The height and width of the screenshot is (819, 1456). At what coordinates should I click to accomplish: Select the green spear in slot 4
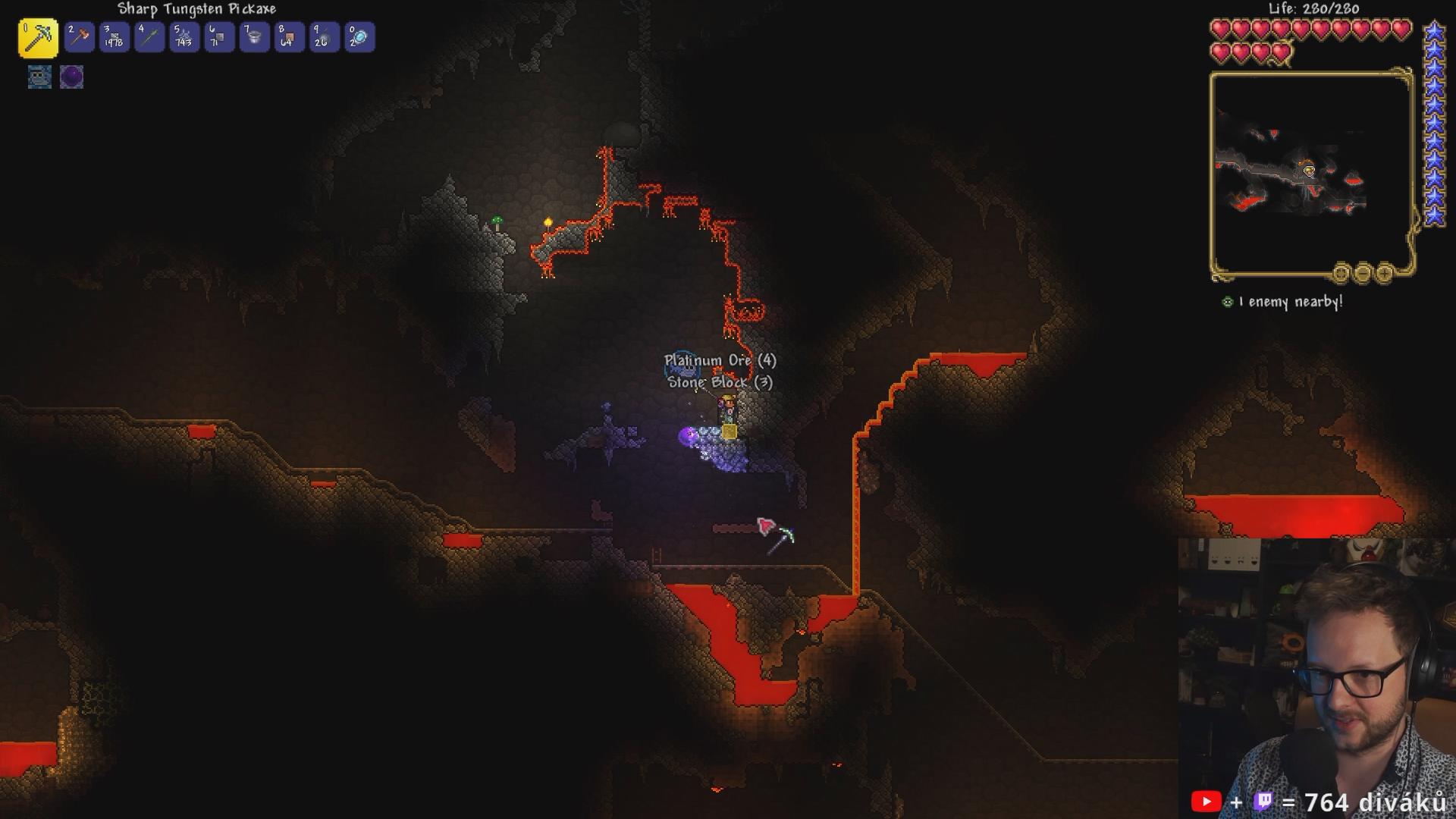point(149,37)
